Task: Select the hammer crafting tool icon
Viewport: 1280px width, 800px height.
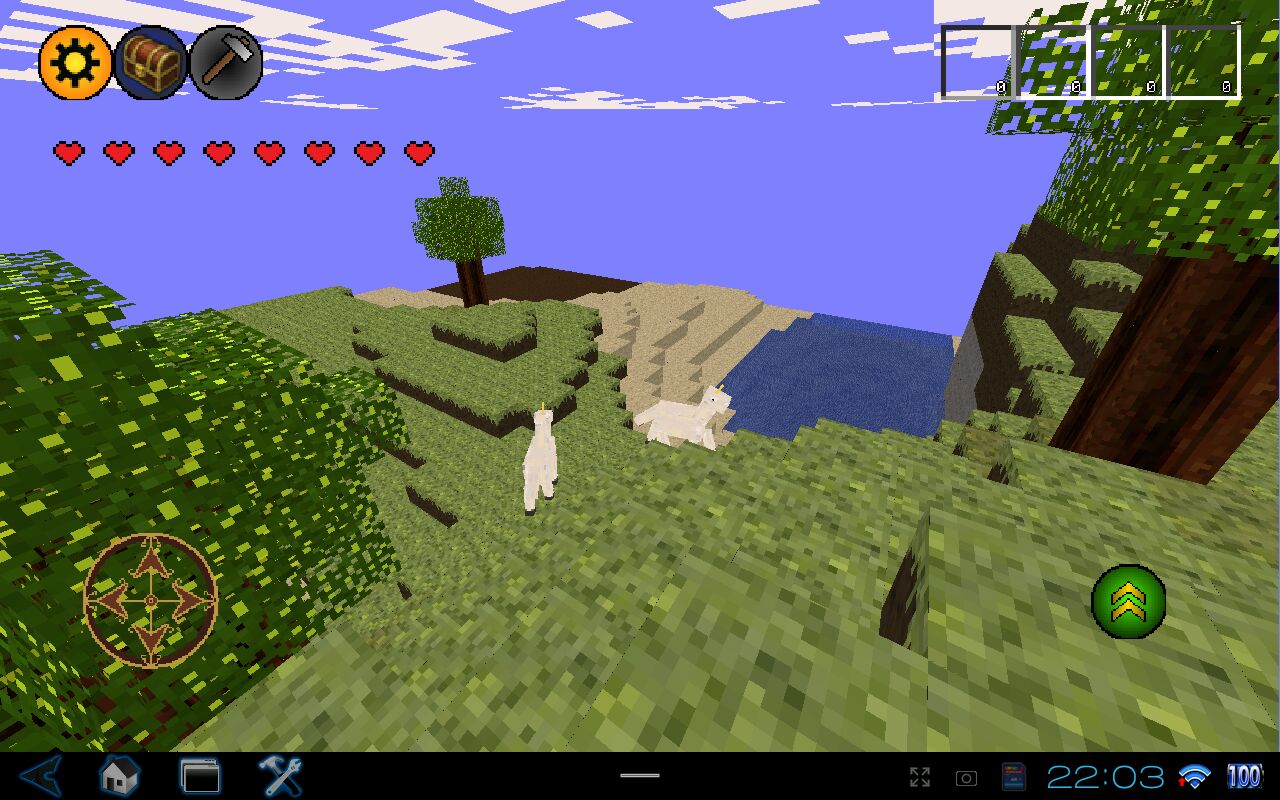Action: tap(226, 63)
